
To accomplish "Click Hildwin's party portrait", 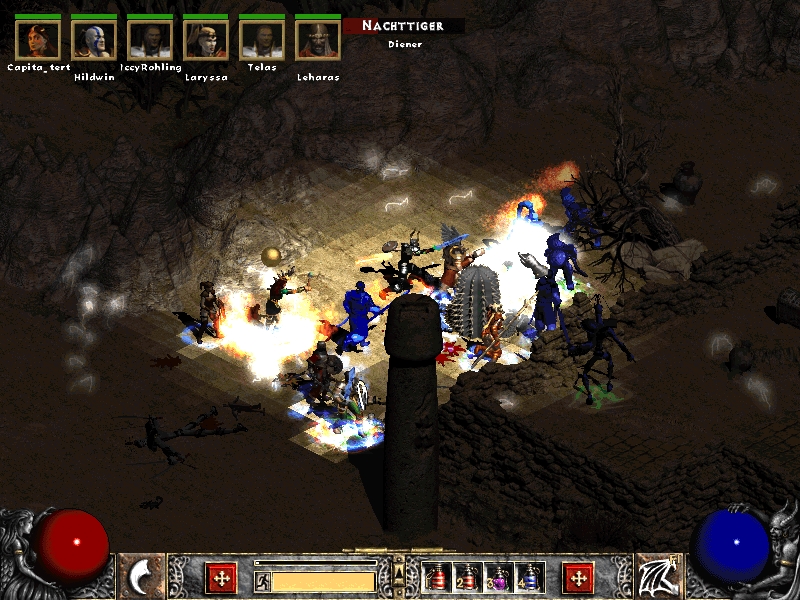I will (x=94, y=39).
